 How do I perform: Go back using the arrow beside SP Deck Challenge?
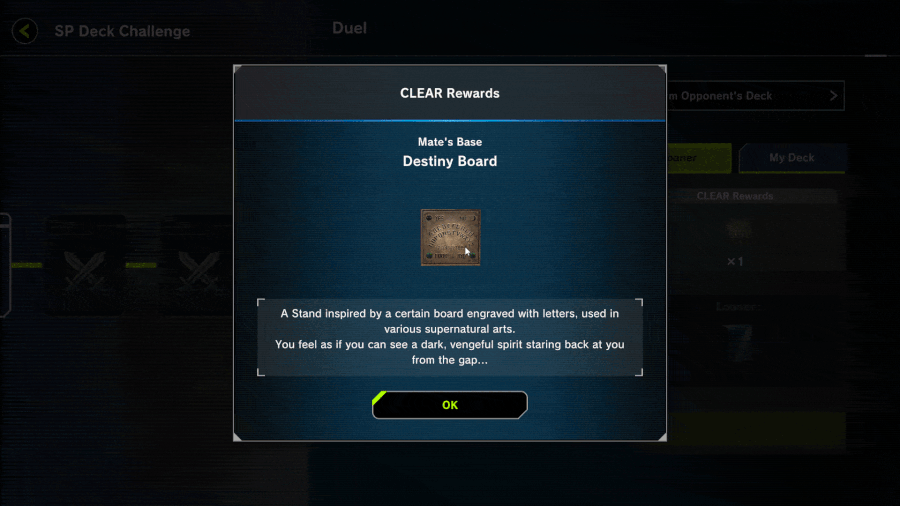[x=25, y=31]
